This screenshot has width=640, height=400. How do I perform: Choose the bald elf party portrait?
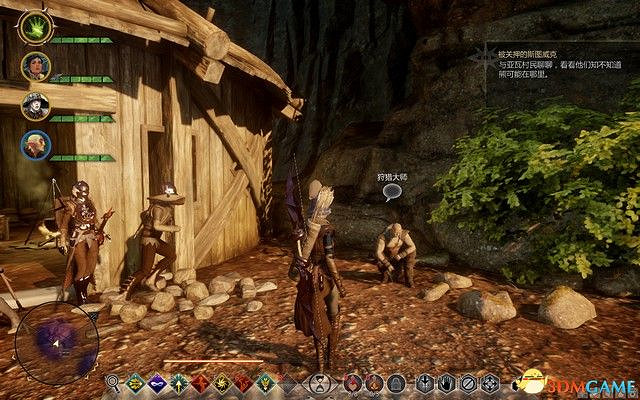pos(34,143)
